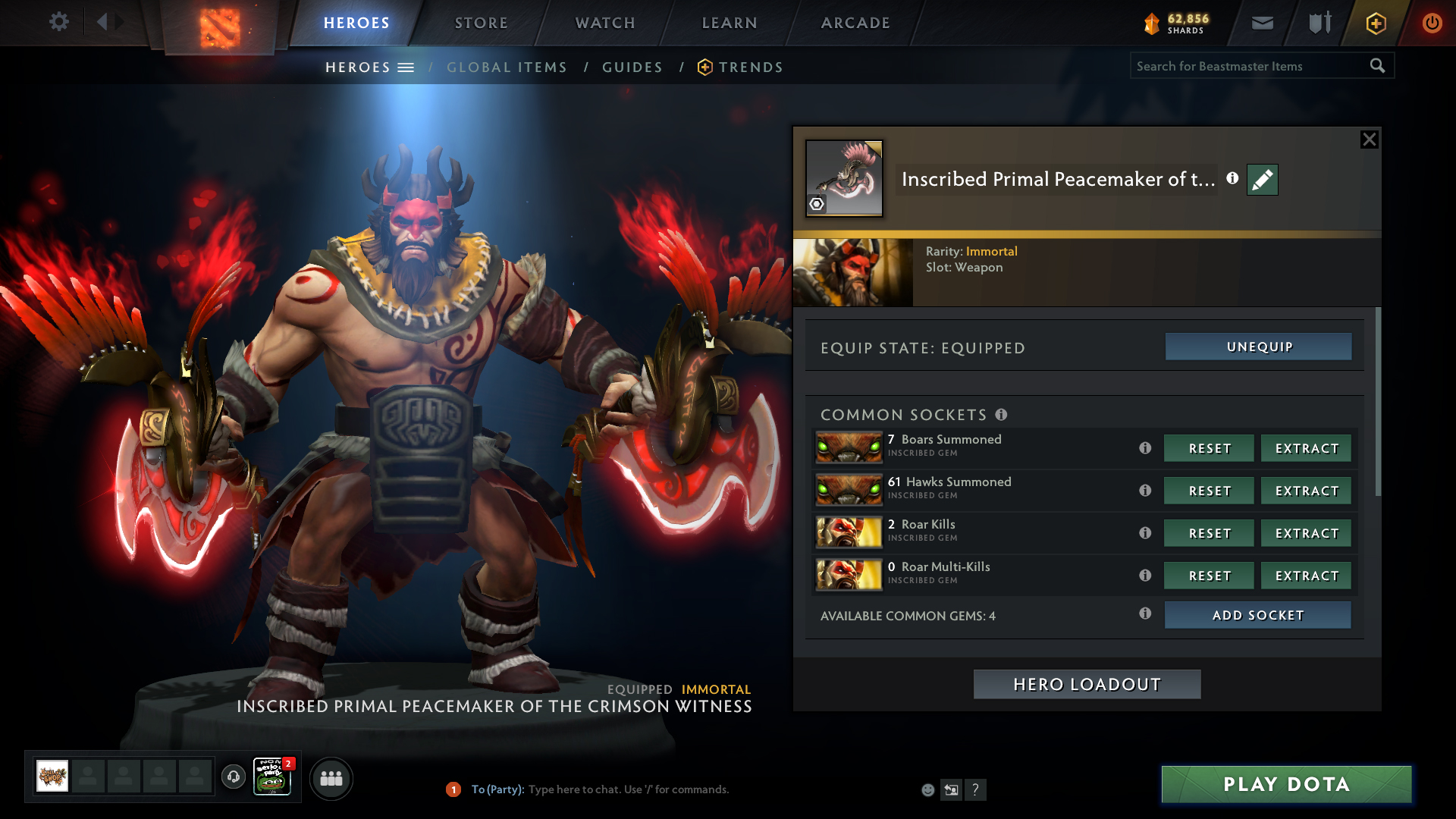Show the Guides section
Viewport: 1456px width, 819px height.
pos(632,67)
